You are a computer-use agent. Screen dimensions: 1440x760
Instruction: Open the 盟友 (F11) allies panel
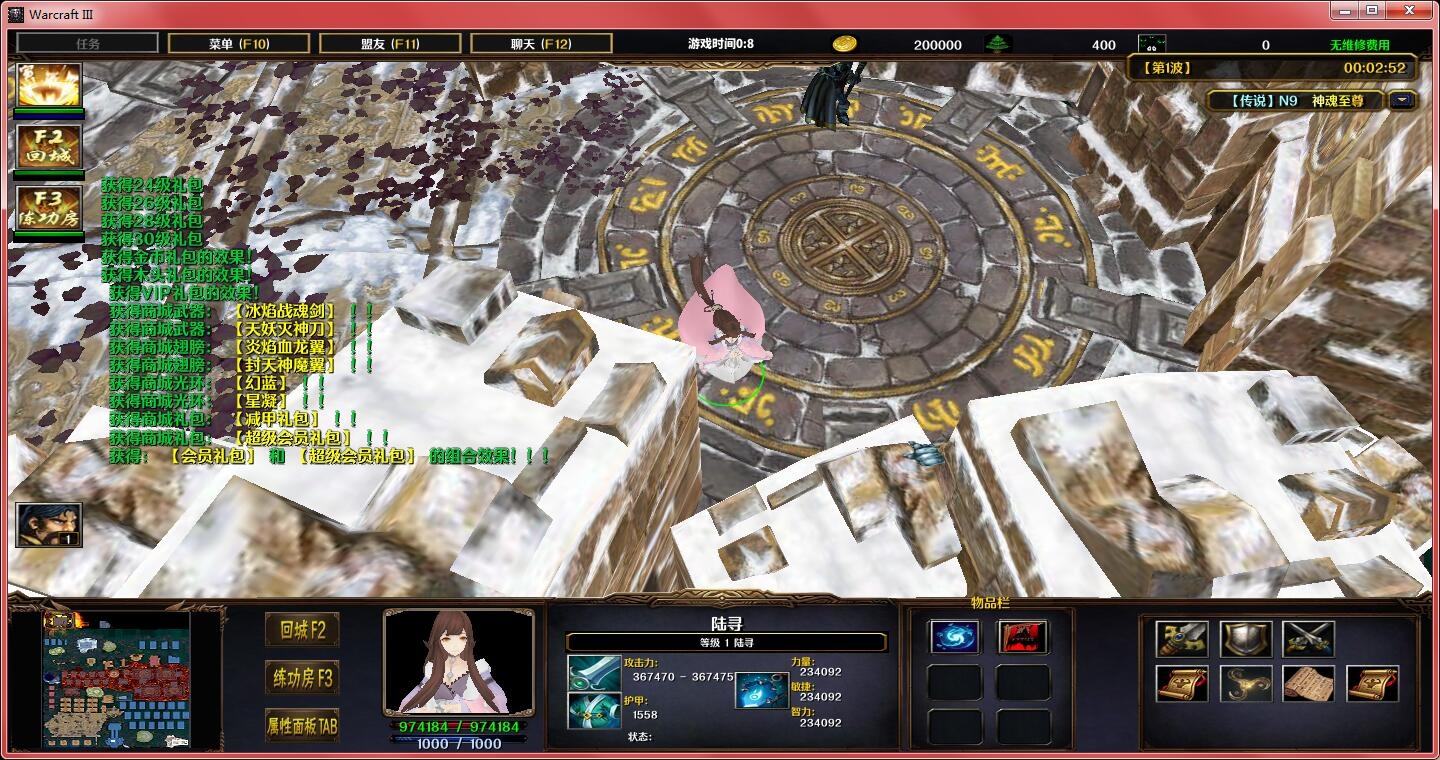[x=390, y=44]
